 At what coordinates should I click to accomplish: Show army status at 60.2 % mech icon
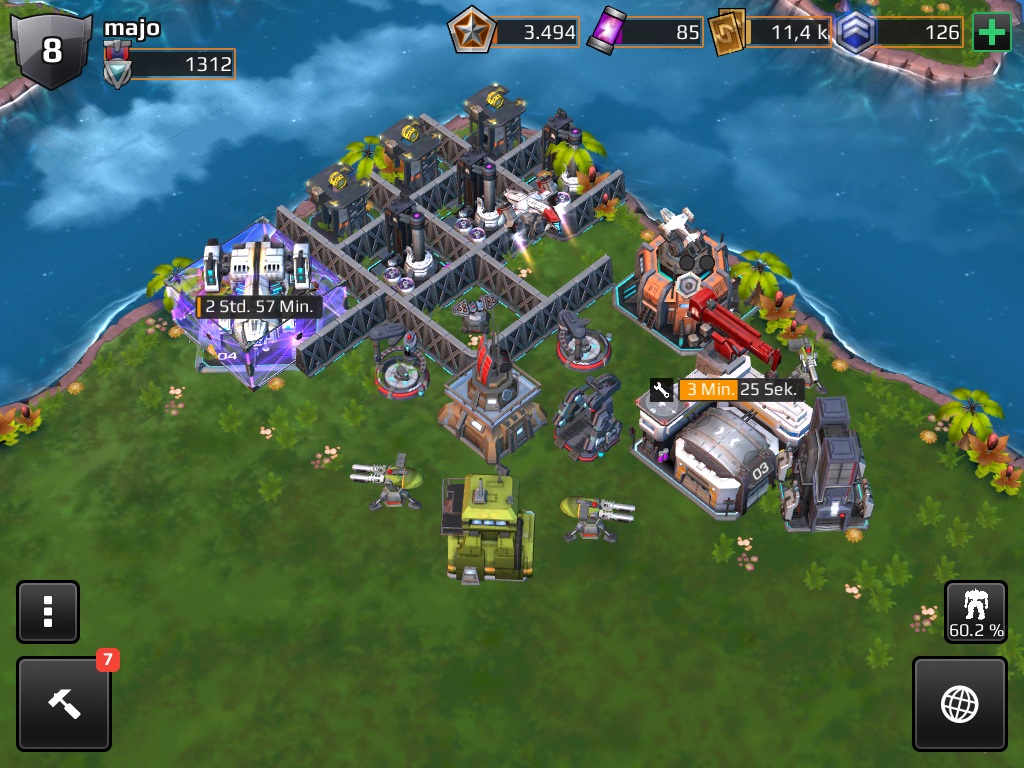coord(976,611)
